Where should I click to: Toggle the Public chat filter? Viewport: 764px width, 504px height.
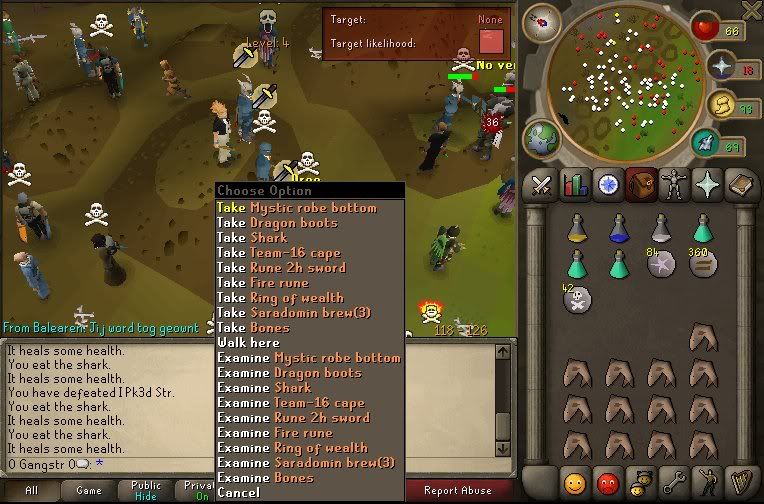[x=146, y=490]
